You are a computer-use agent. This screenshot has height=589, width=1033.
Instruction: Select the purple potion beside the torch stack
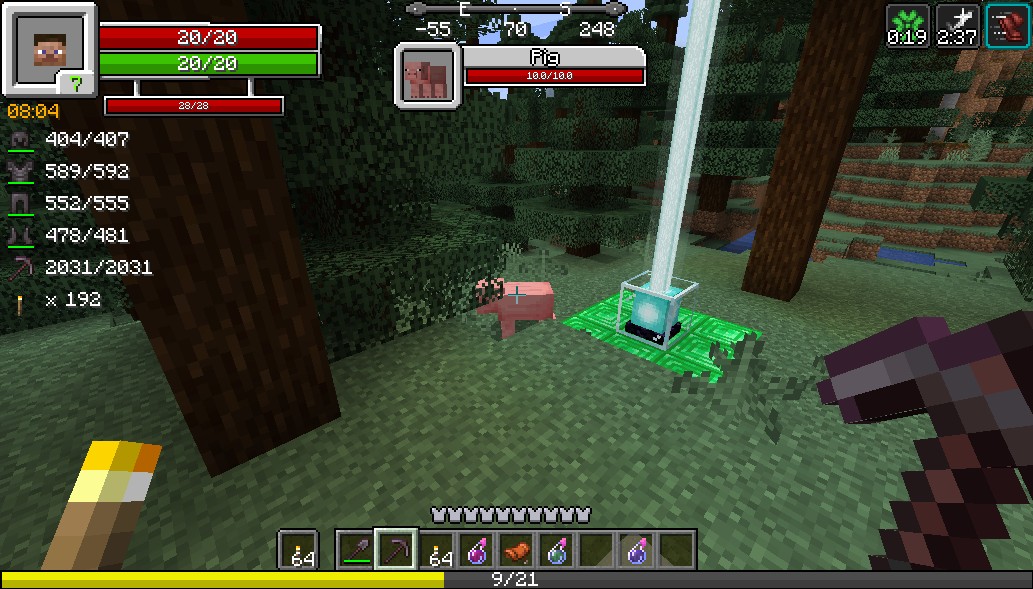(476, 549)
